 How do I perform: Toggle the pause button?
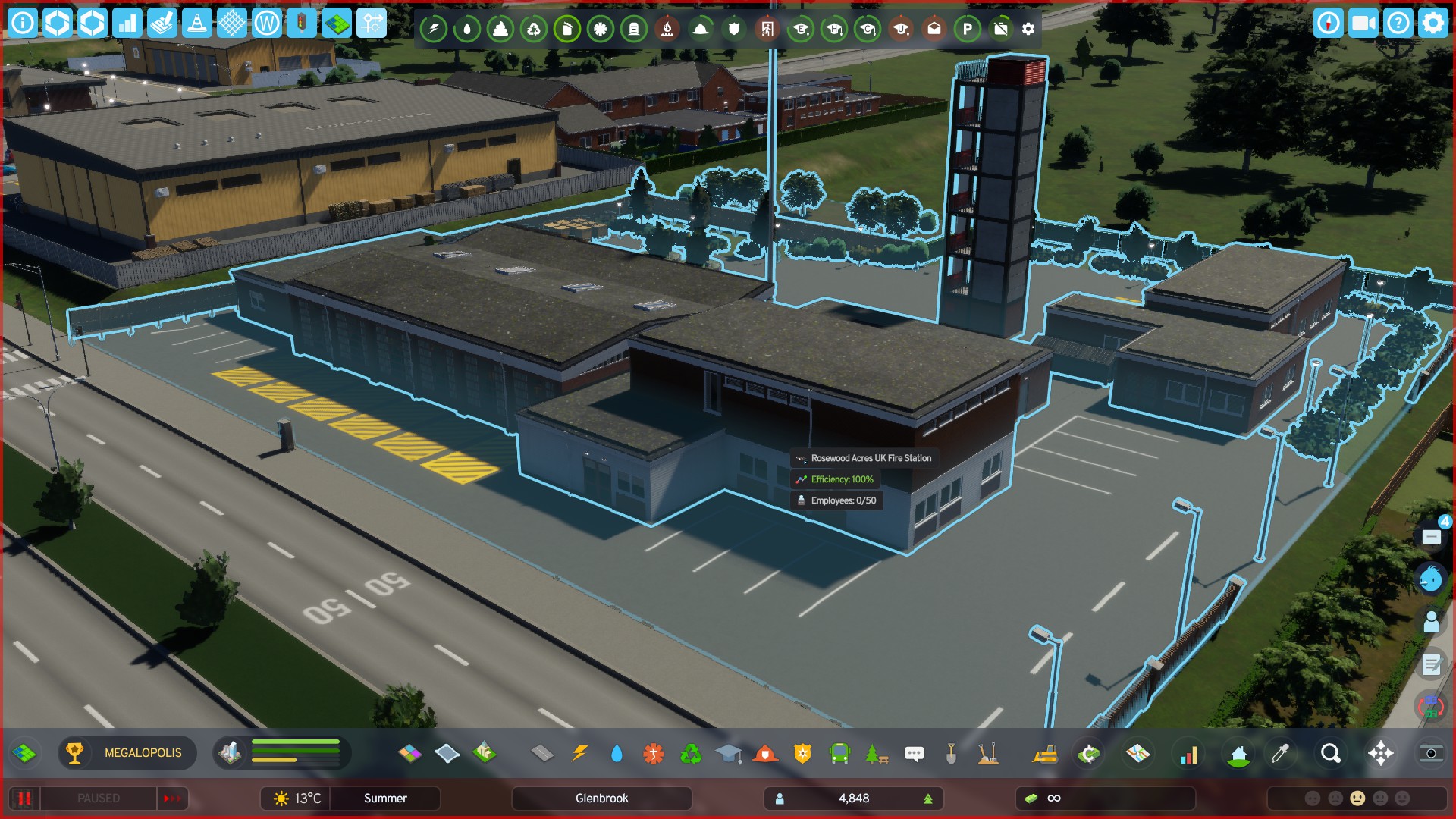pos(24,799)
